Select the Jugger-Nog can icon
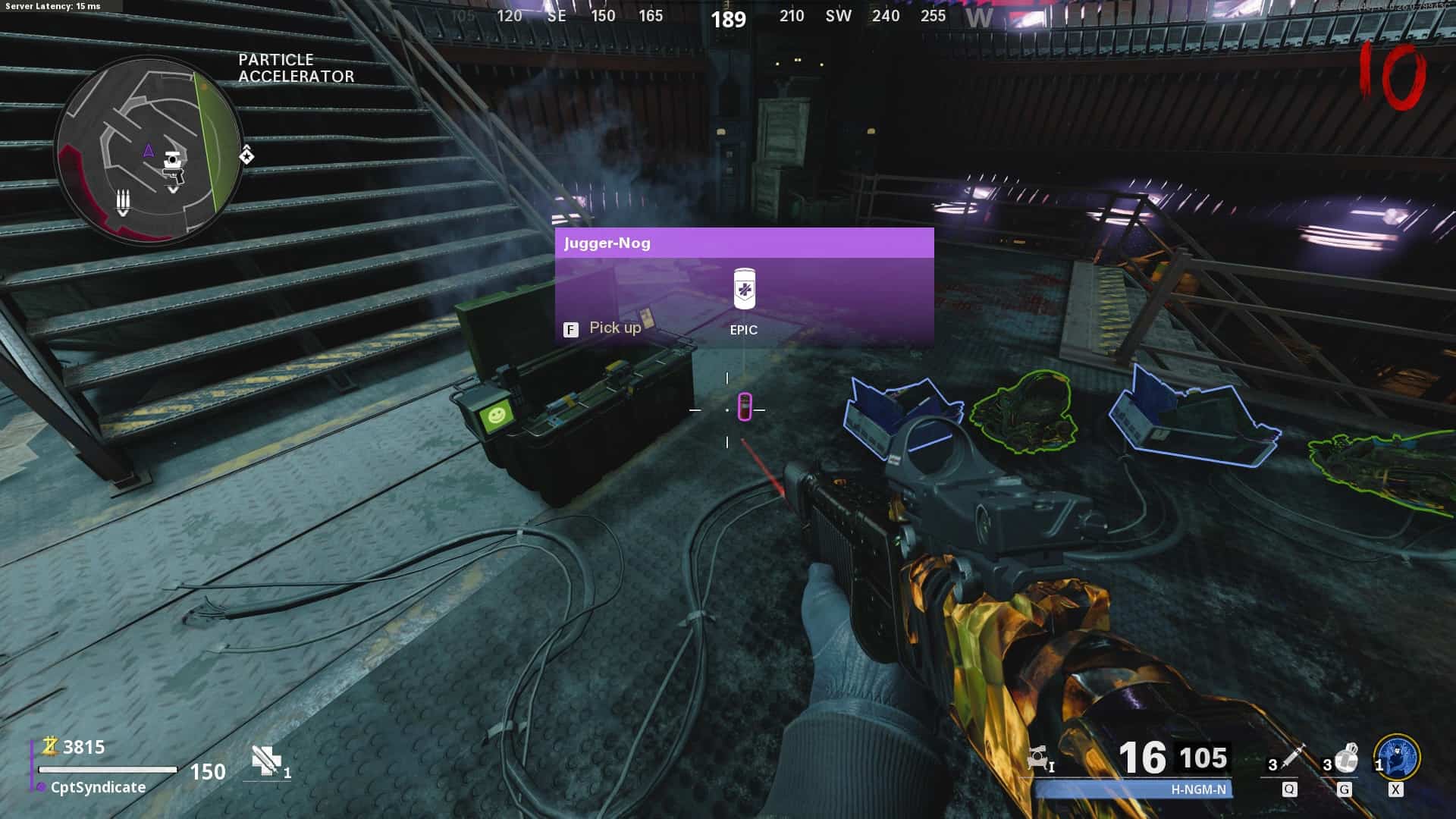Screen dimensions: 1456x819 [x=744, y=289]
